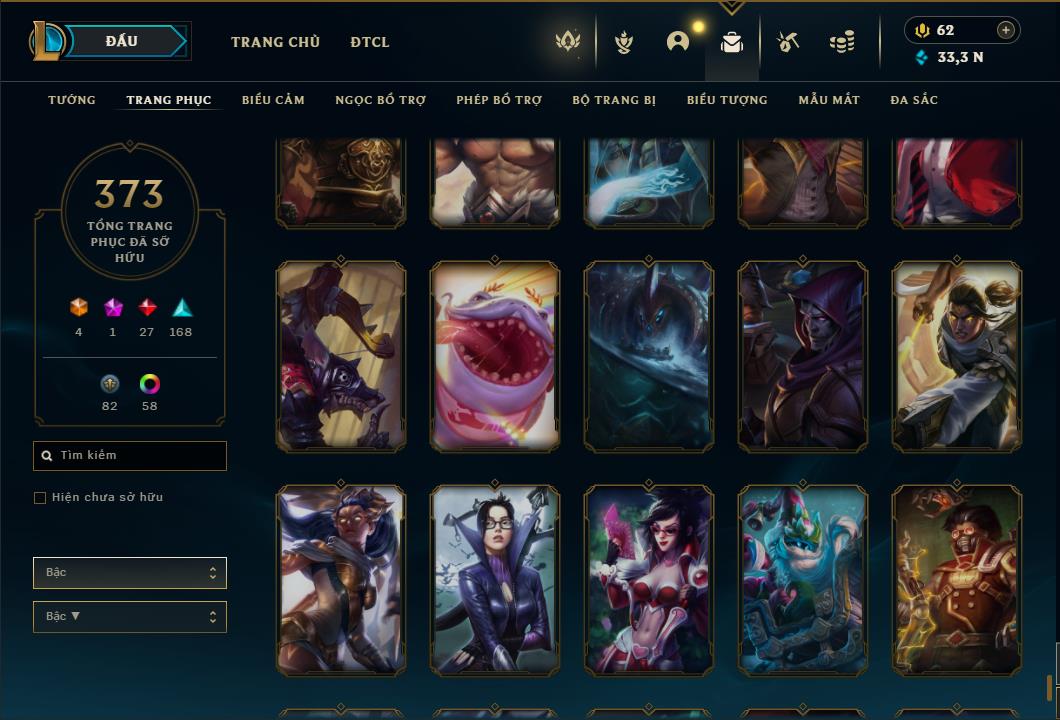Toggle the Hiện chưa sở hữu checkbox
The image size is (1060, 720).
tap(40, 498)
